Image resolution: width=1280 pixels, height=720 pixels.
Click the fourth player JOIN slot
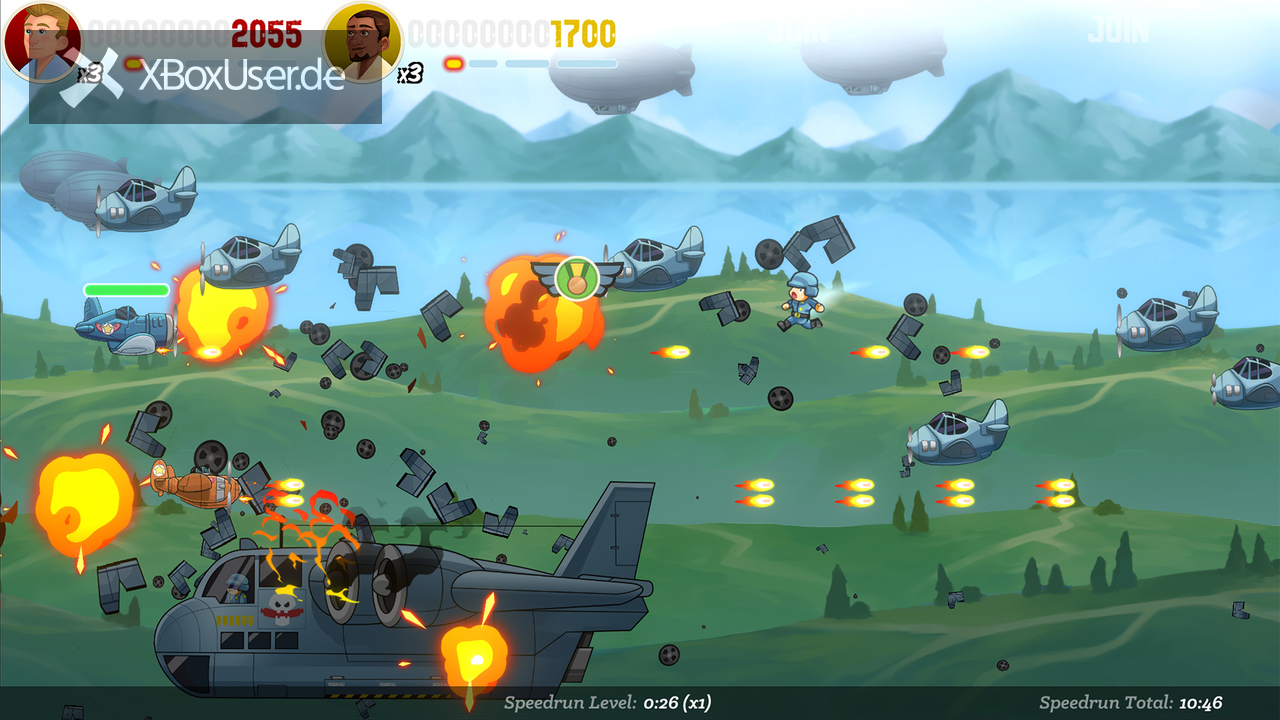click(x=1118, y=31)
